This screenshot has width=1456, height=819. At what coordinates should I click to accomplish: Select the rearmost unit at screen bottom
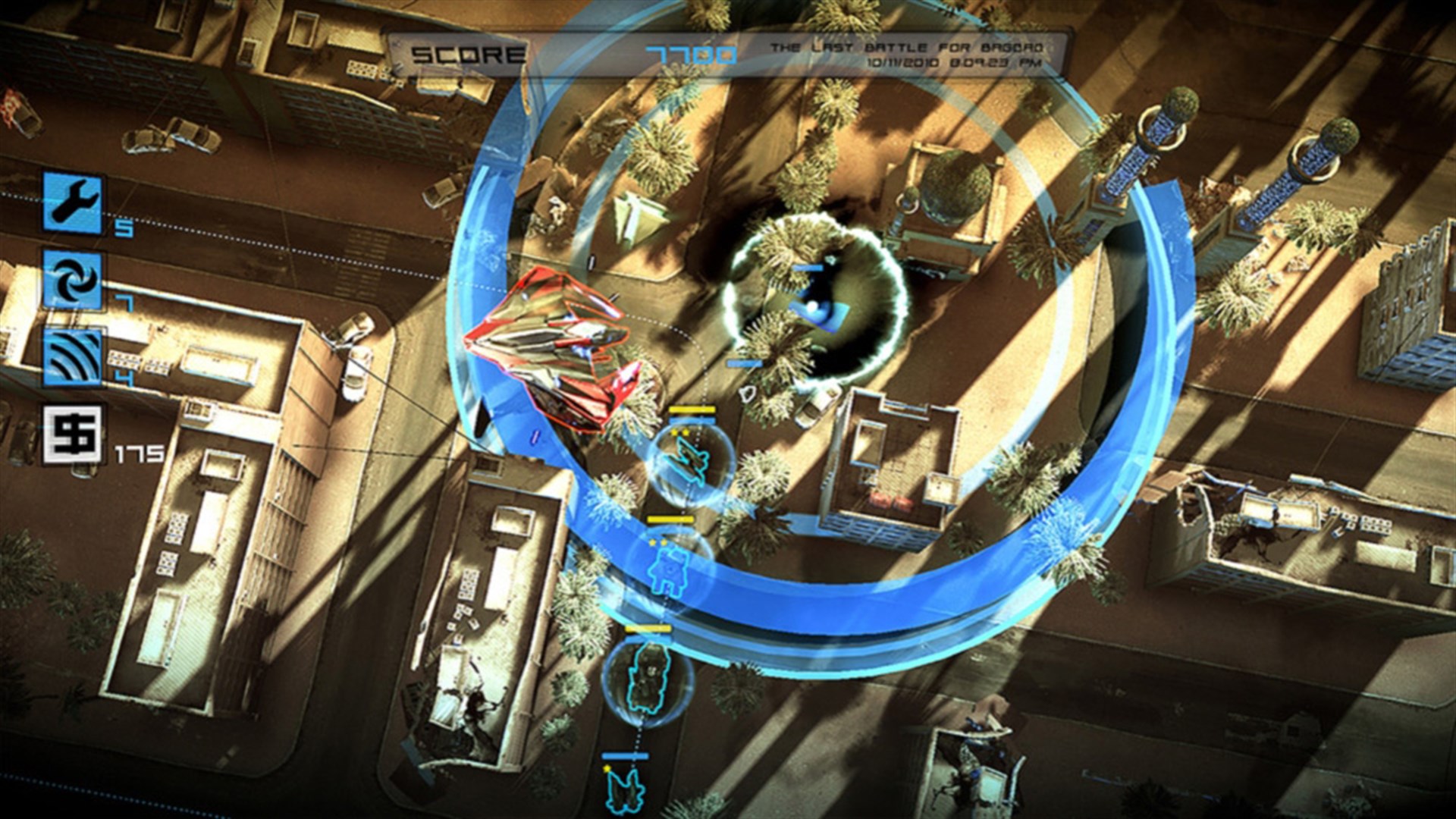(626, 792)
